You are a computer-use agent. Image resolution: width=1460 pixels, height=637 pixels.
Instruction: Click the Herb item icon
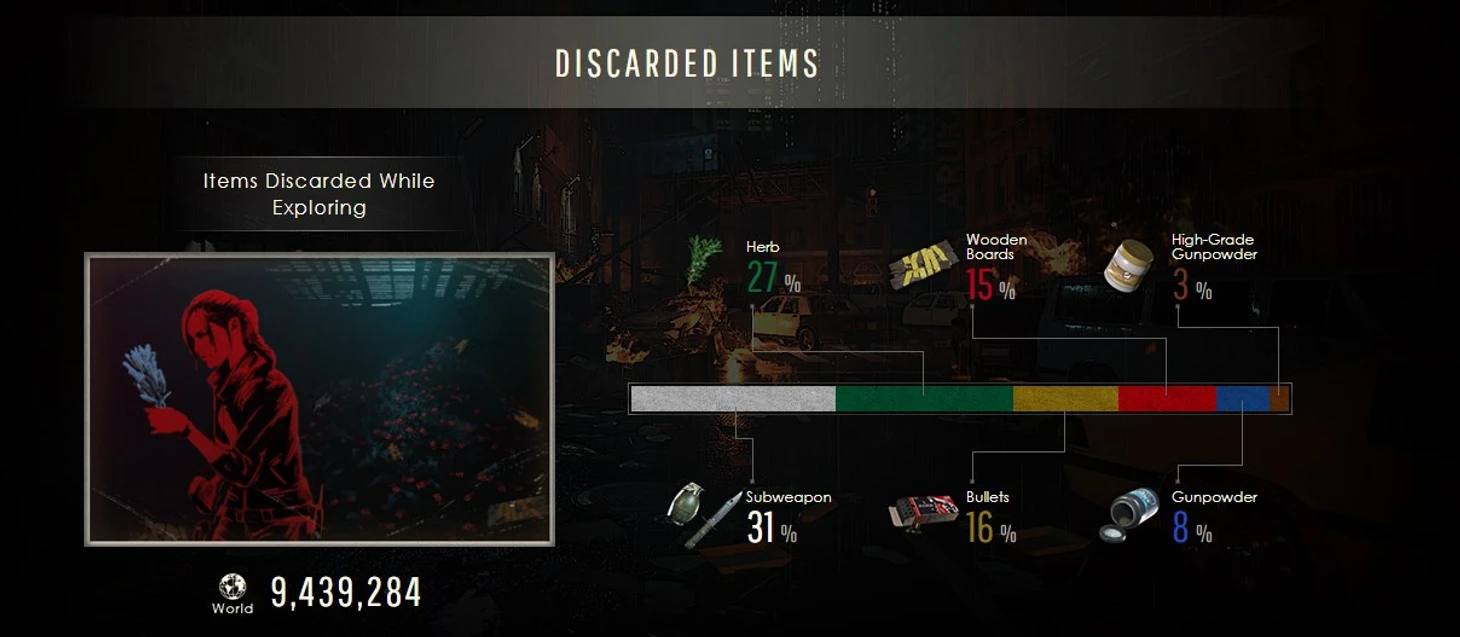[x=704, y=260]
